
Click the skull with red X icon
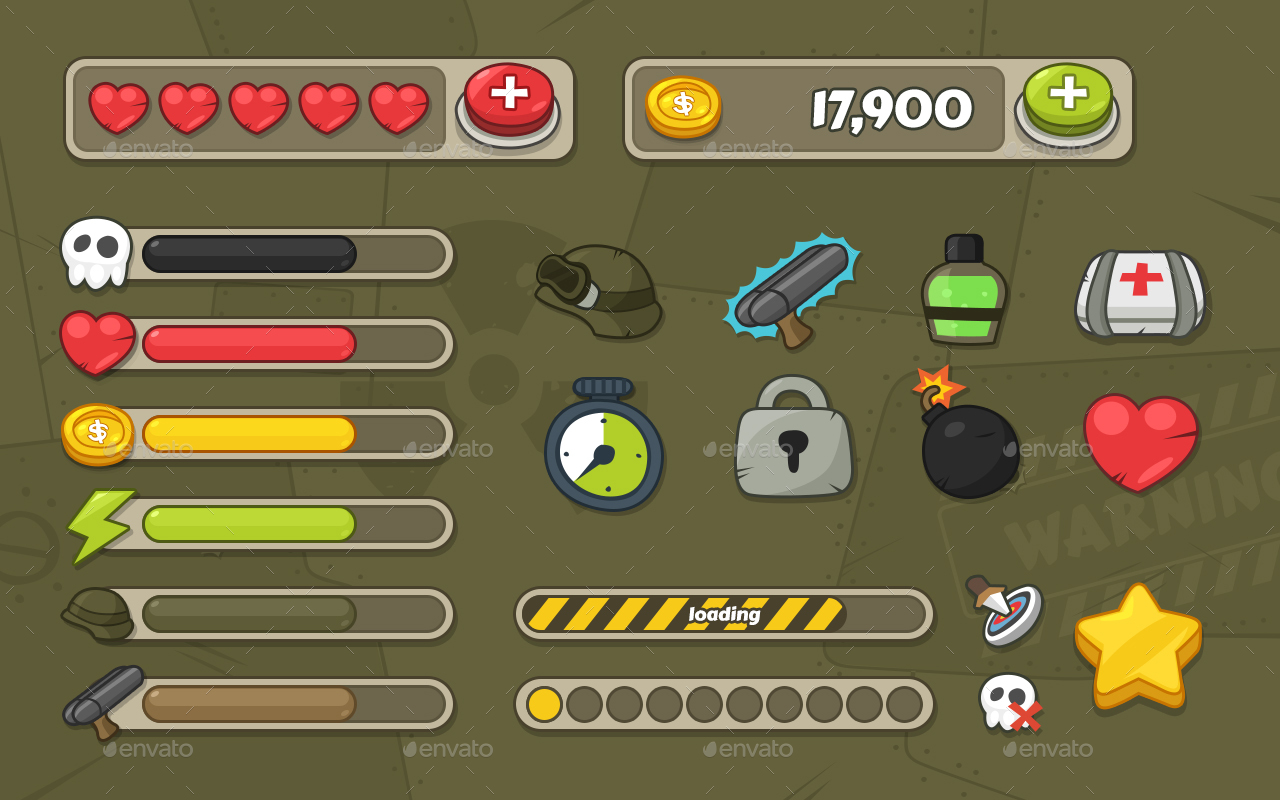point(1012,702)
